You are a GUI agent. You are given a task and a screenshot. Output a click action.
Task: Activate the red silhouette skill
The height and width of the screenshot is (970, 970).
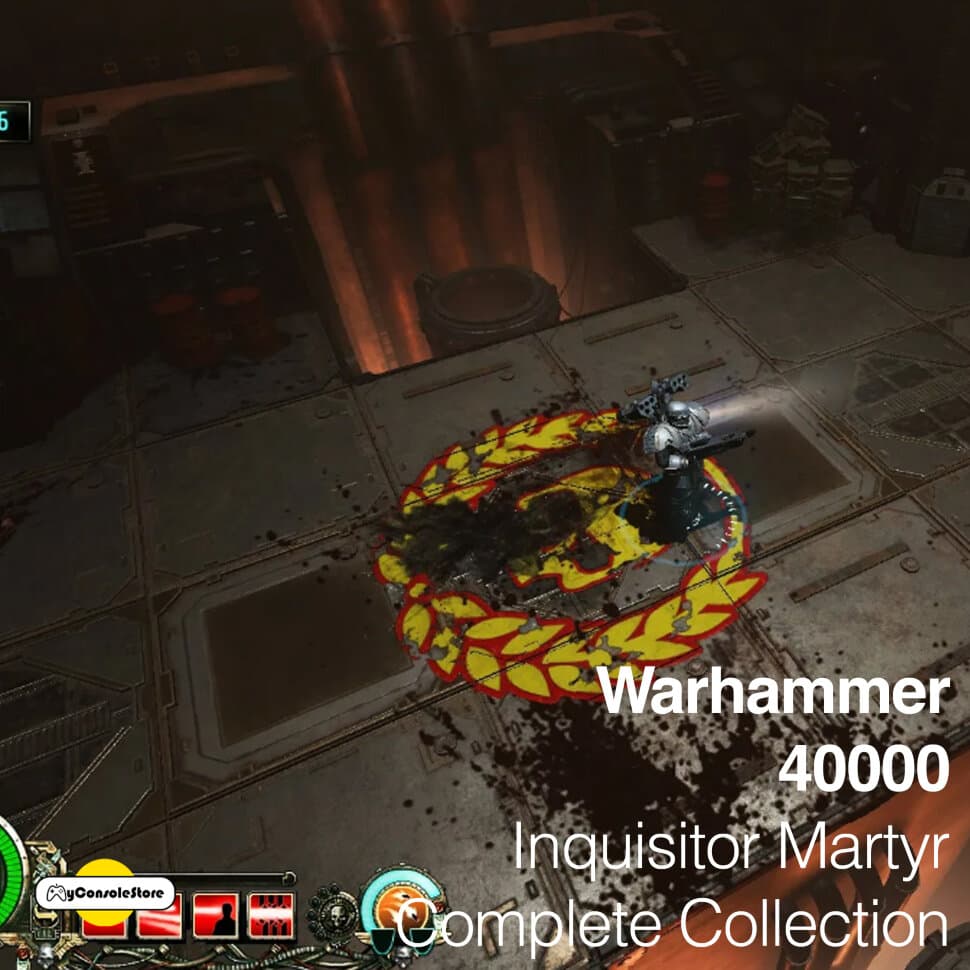(x=216, y=915)
